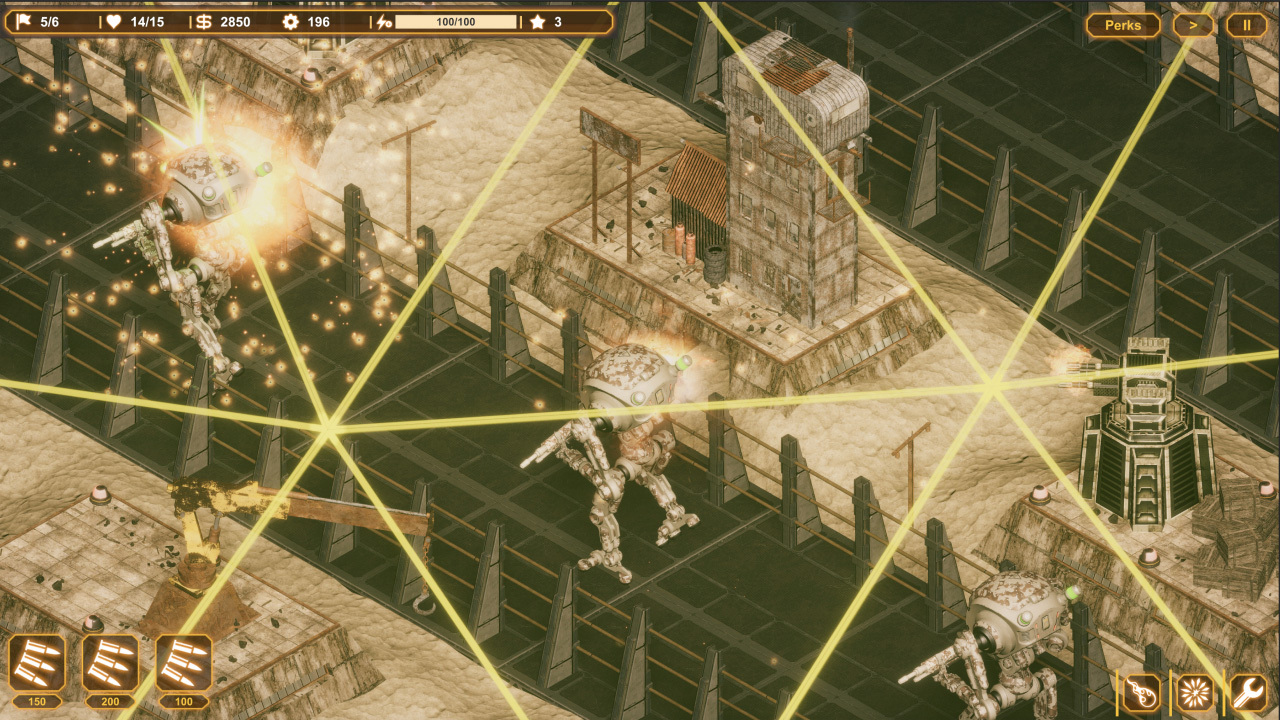Toggle fast-forward game speed

(1194, 25)
